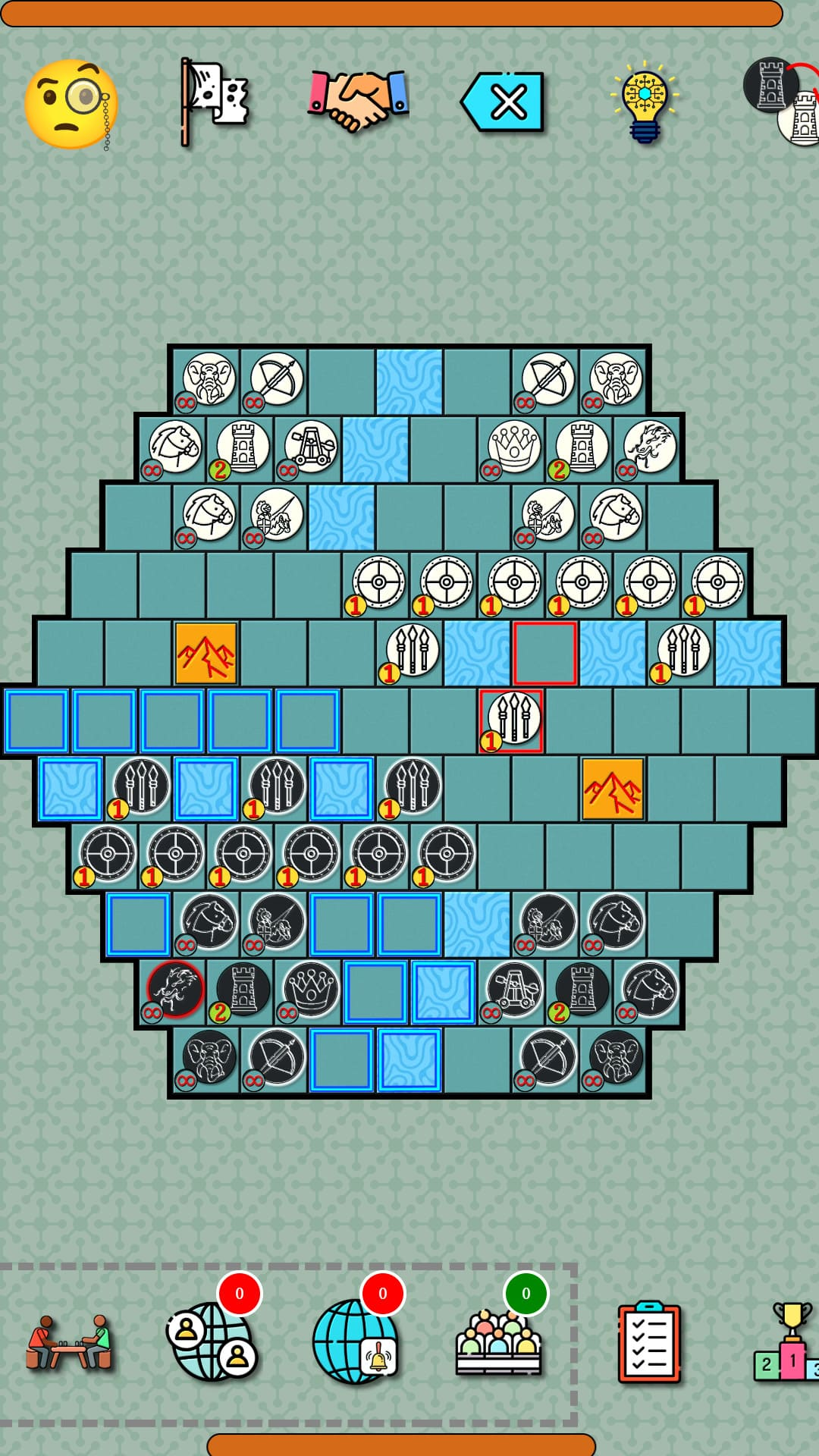Offer a draw with the handshake icon
The height and width of the screenshot is (1456, 819).
pos(358,101)
